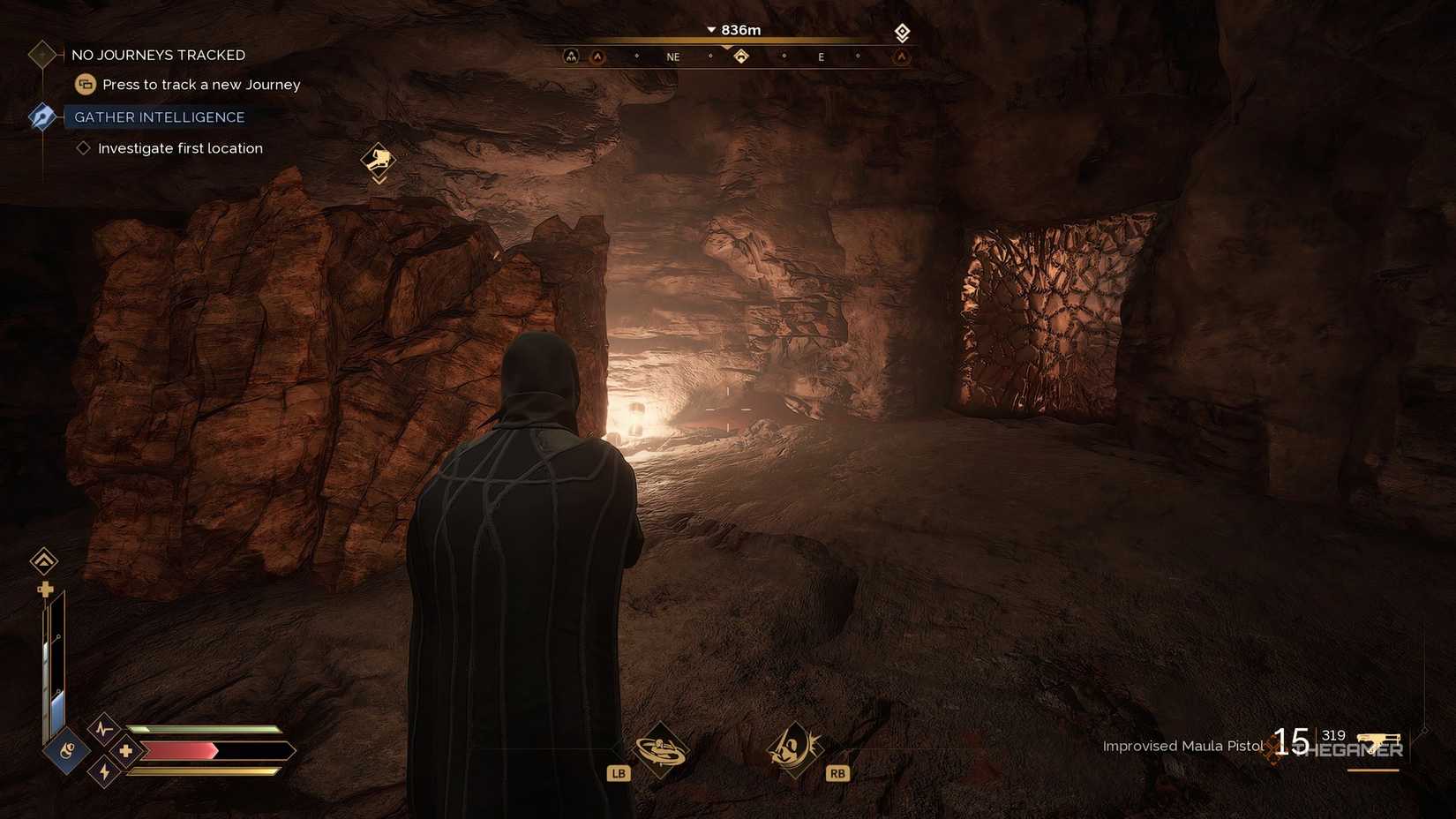Select the Maula Pistol weapon icon
1456x819 pixels.
pyautogui.click(x=1379, y=741)
